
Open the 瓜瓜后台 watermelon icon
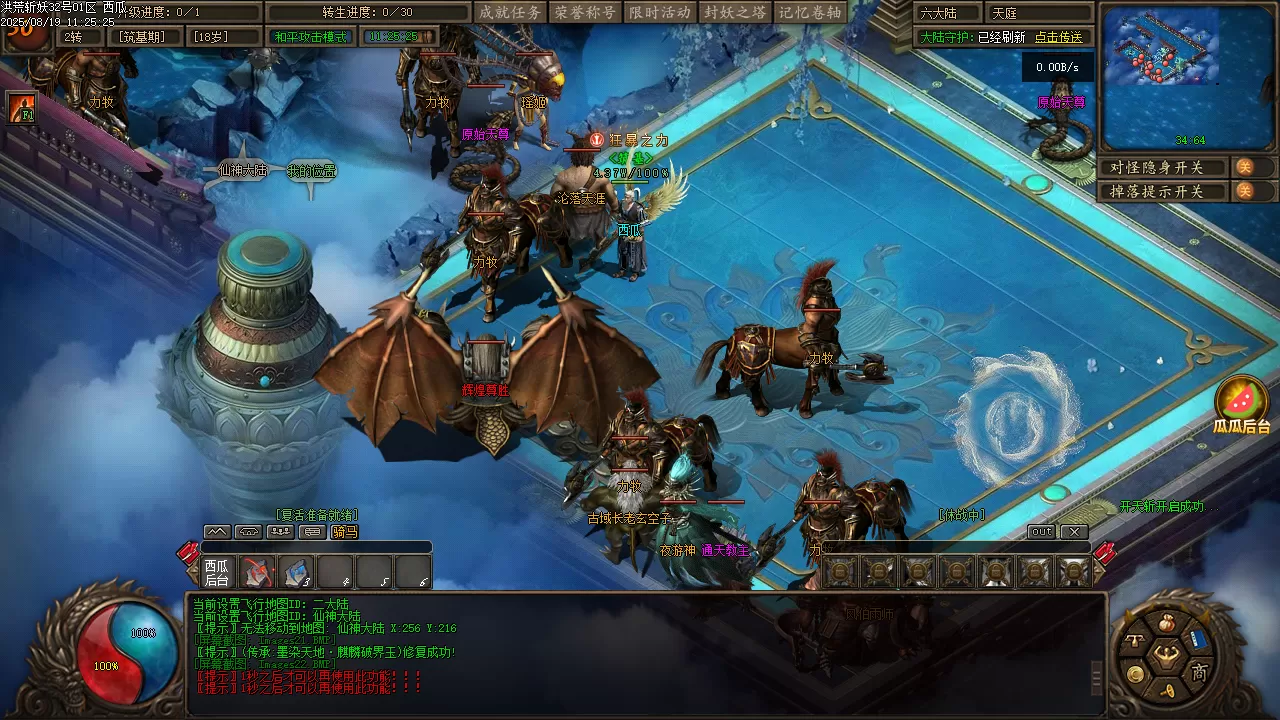(1241, 401)
